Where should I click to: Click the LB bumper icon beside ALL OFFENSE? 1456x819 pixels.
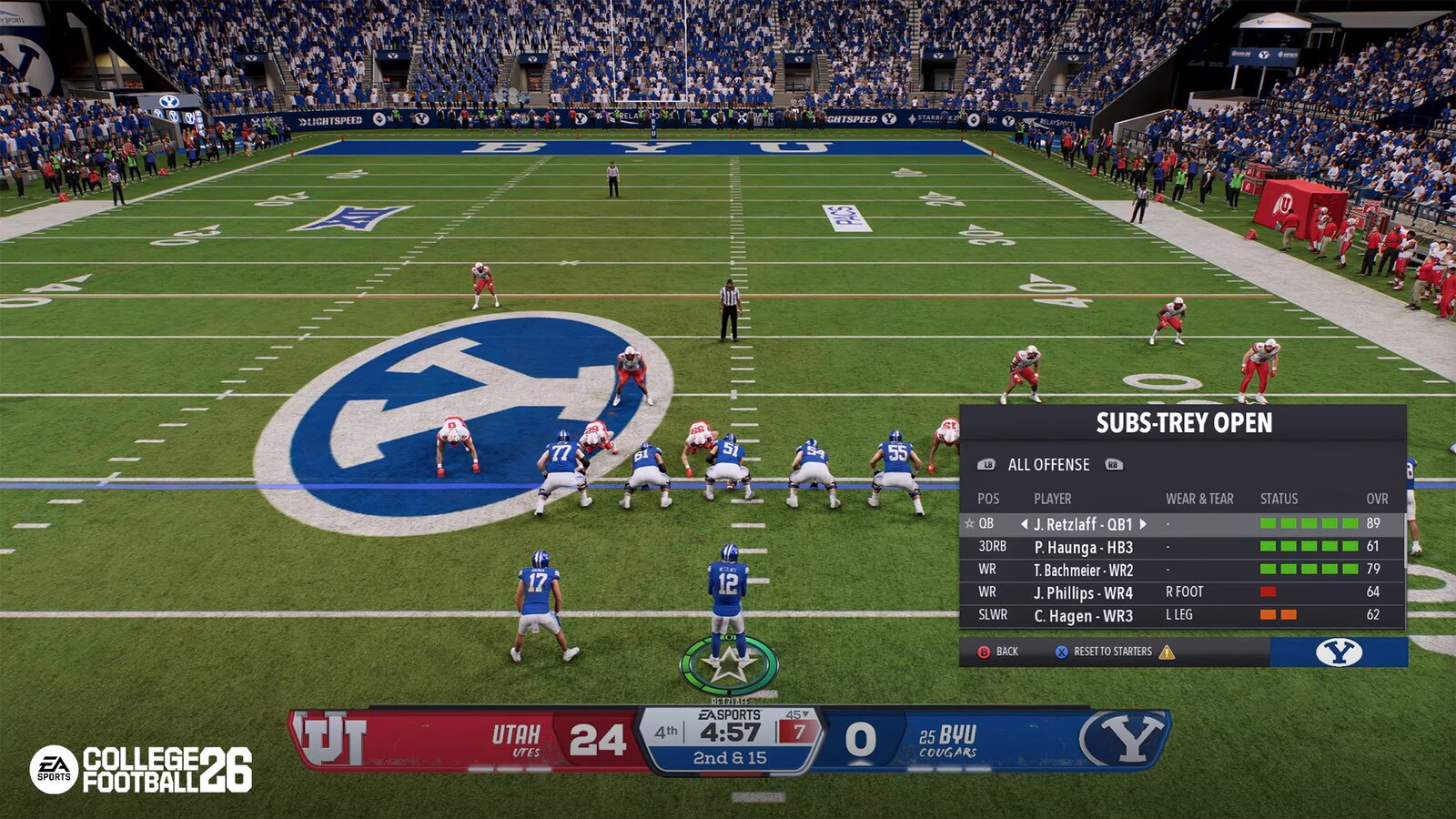[987, 464]
